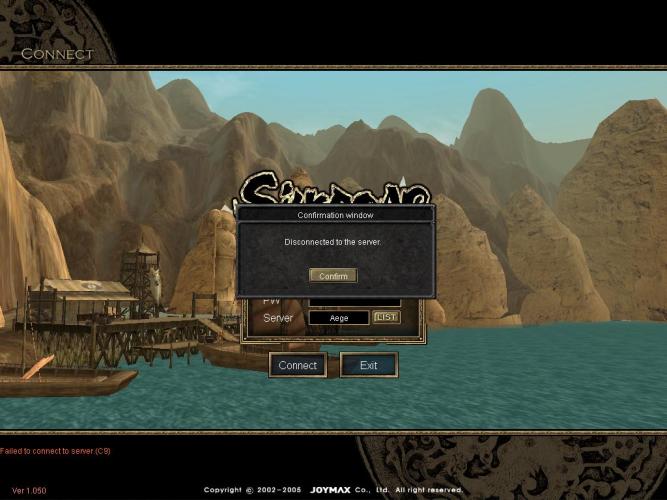
Task: Open the server LIST
Action: pyautogui.click(x=386, y=317)
